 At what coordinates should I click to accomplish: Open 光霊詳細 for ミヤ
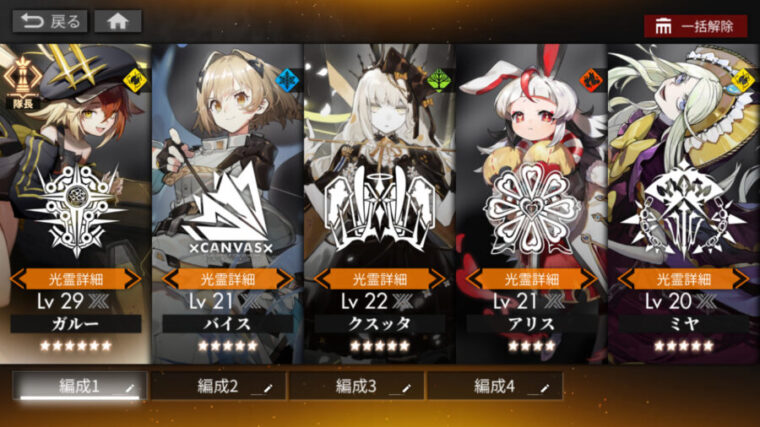coord(684,279)
